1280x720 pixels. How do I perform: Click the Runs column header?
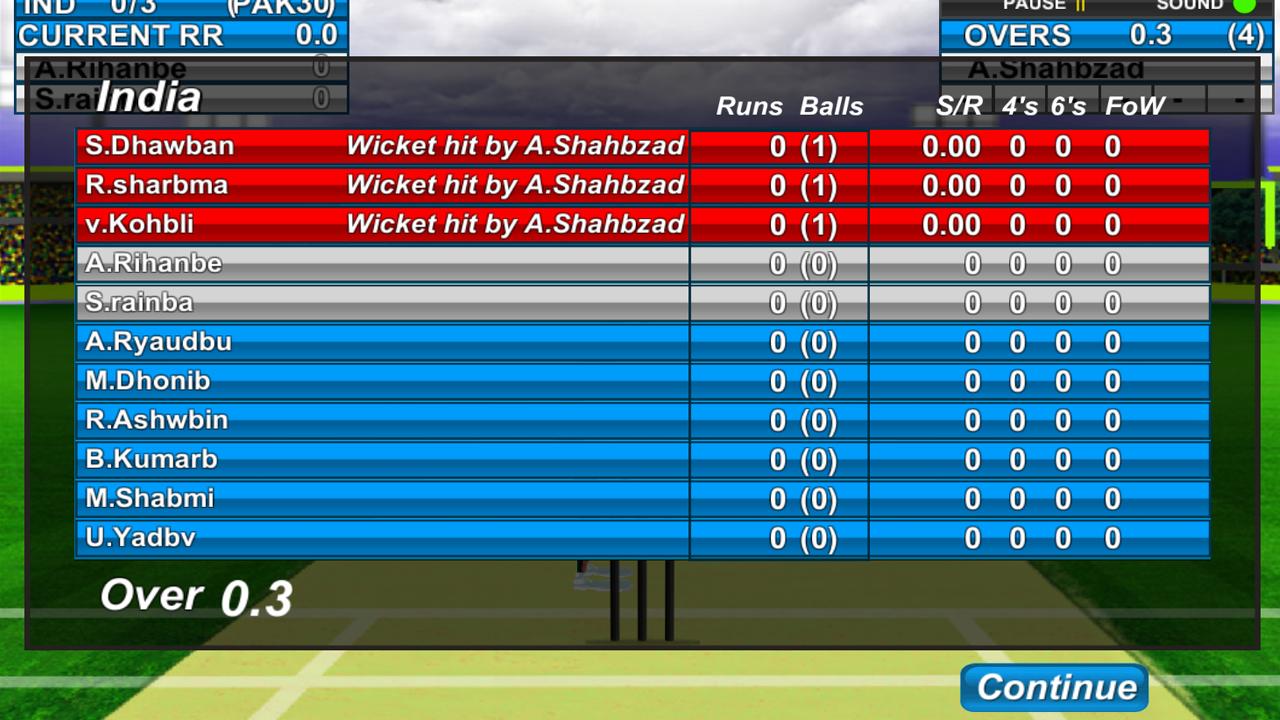(x=748, y=107)
